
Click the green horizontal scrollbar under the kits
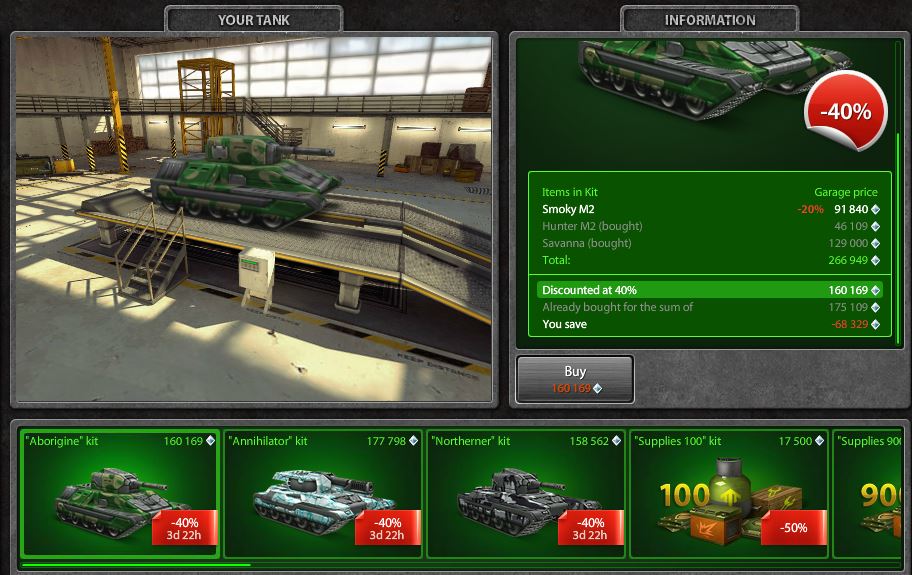[136, 565]
